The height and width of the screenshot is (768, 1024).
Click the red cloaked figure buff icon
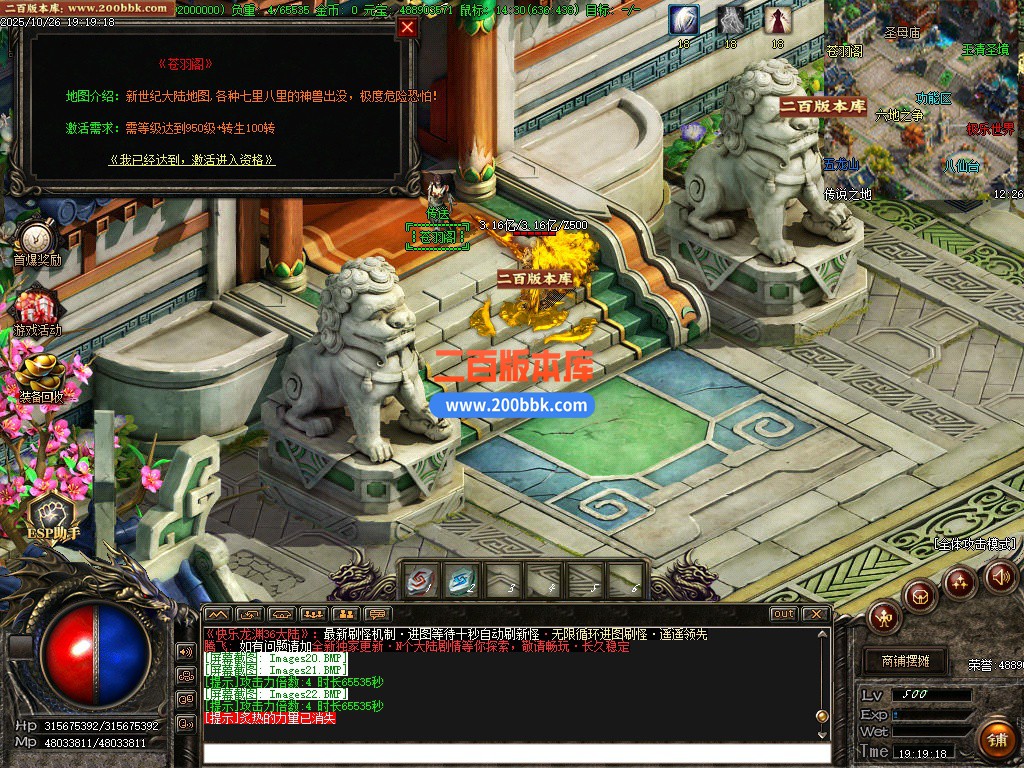[777, 20]
